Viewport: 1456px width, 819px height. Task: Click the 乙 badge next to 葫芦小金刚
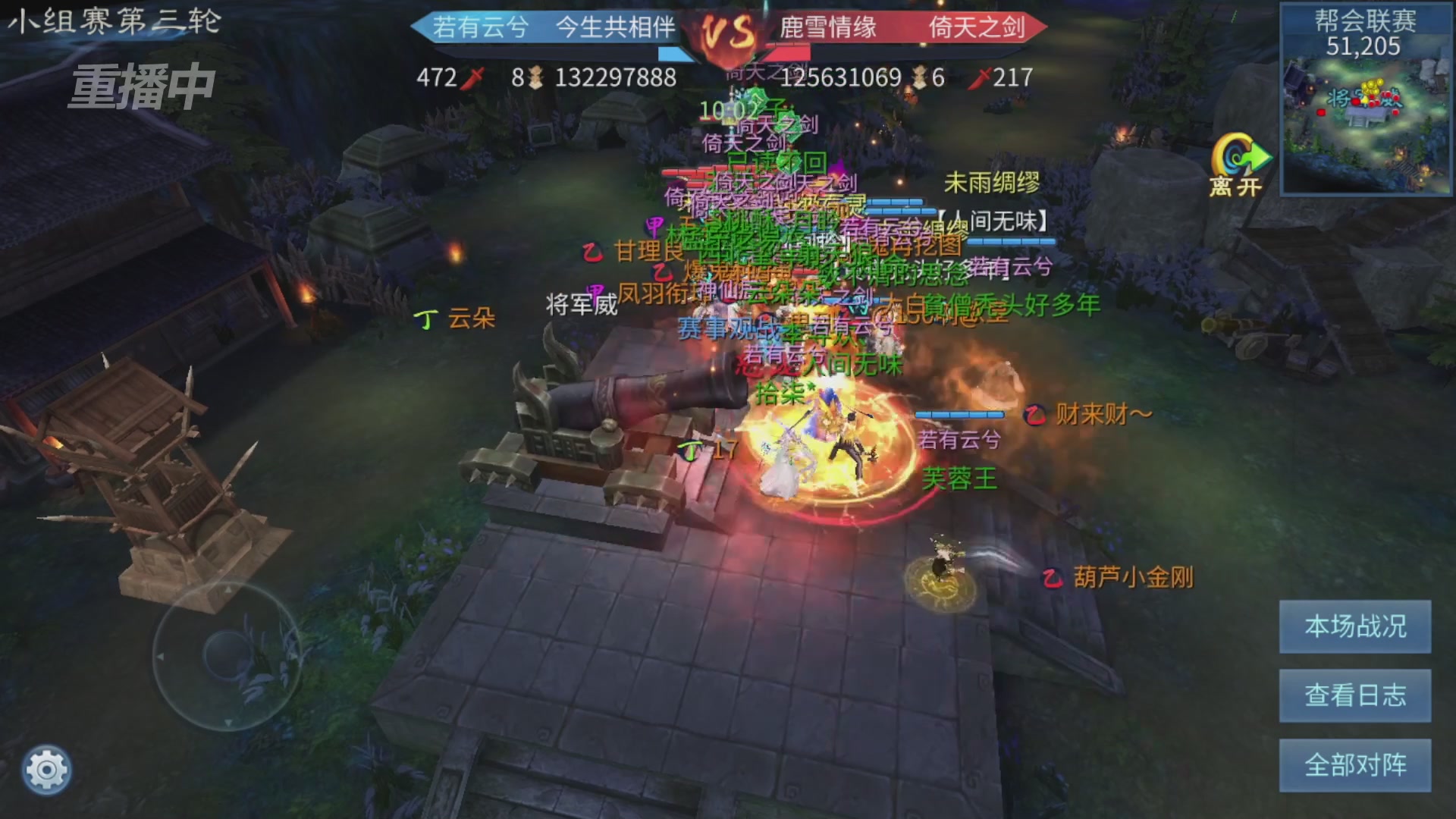click(x=1053, y=576)
